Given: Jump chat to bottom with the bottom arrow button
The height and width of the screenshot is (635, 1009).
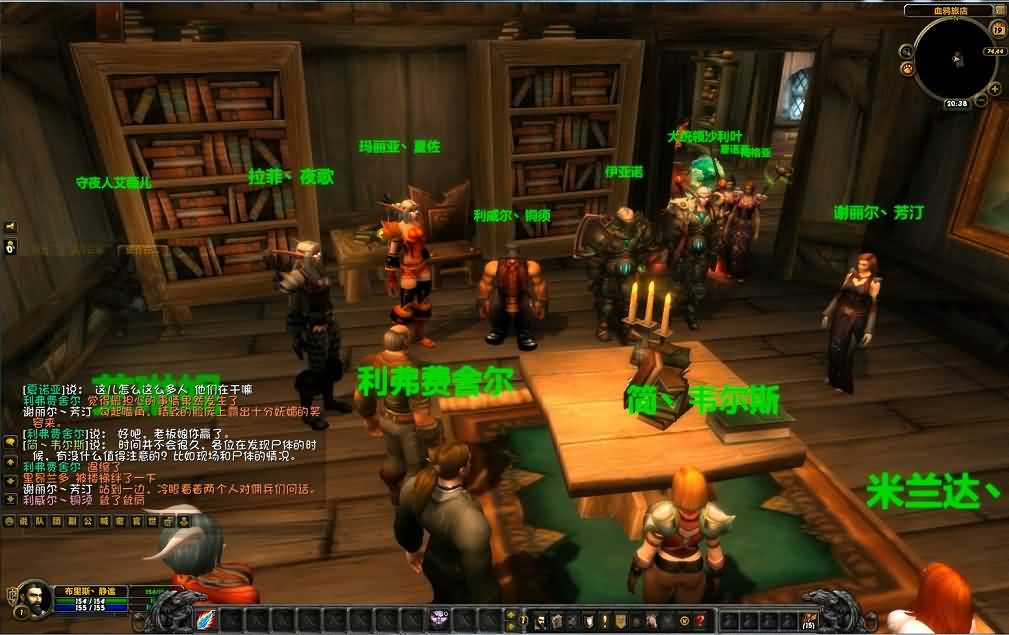Looking at the screenshot, I should 9,499.
